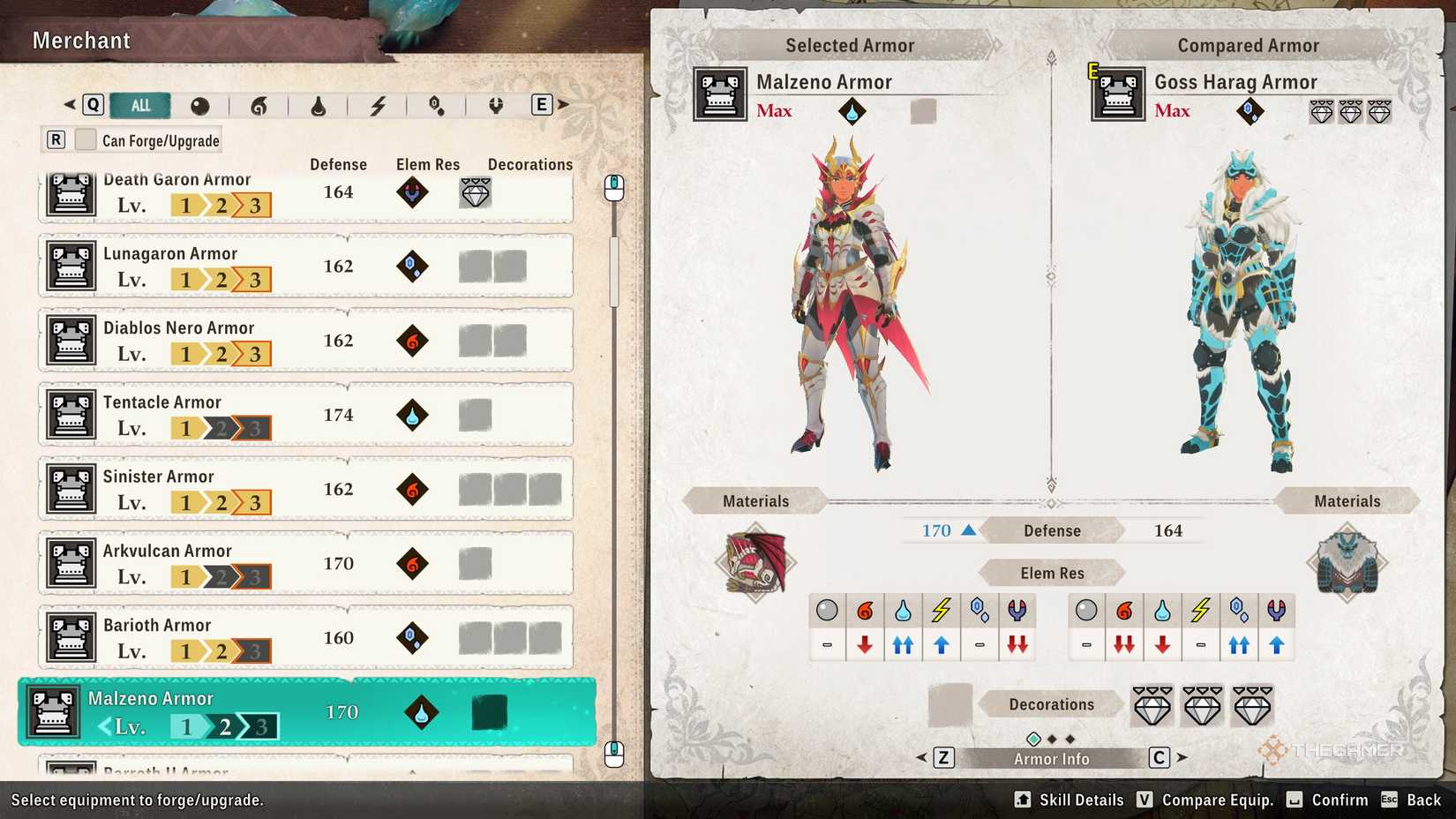Switch to the ALL filter tab

point(139,105)
